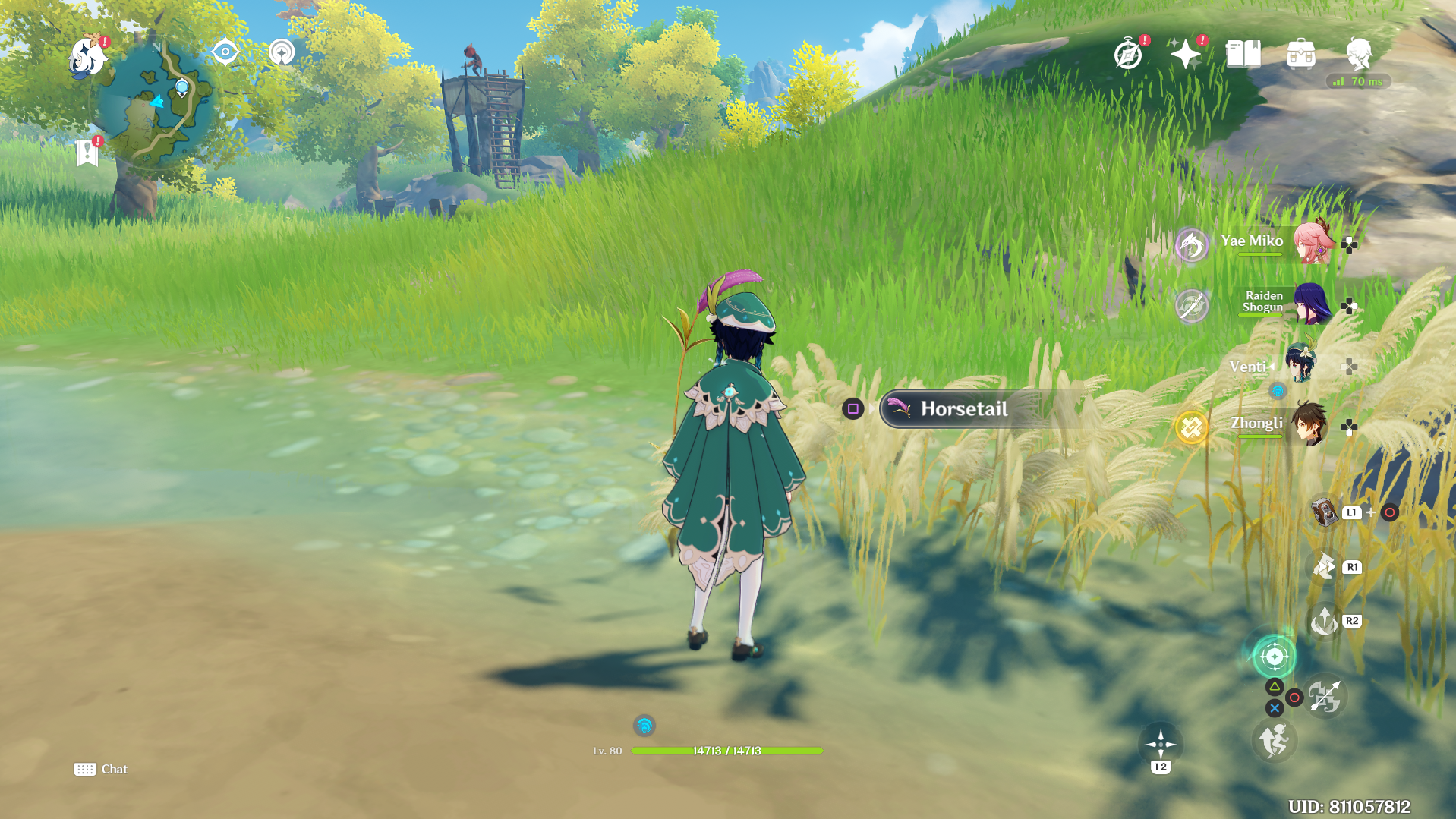The width and height of the screenshot is (1456, 819).
Task: Open the Chat box
Action: pos(101,769)
